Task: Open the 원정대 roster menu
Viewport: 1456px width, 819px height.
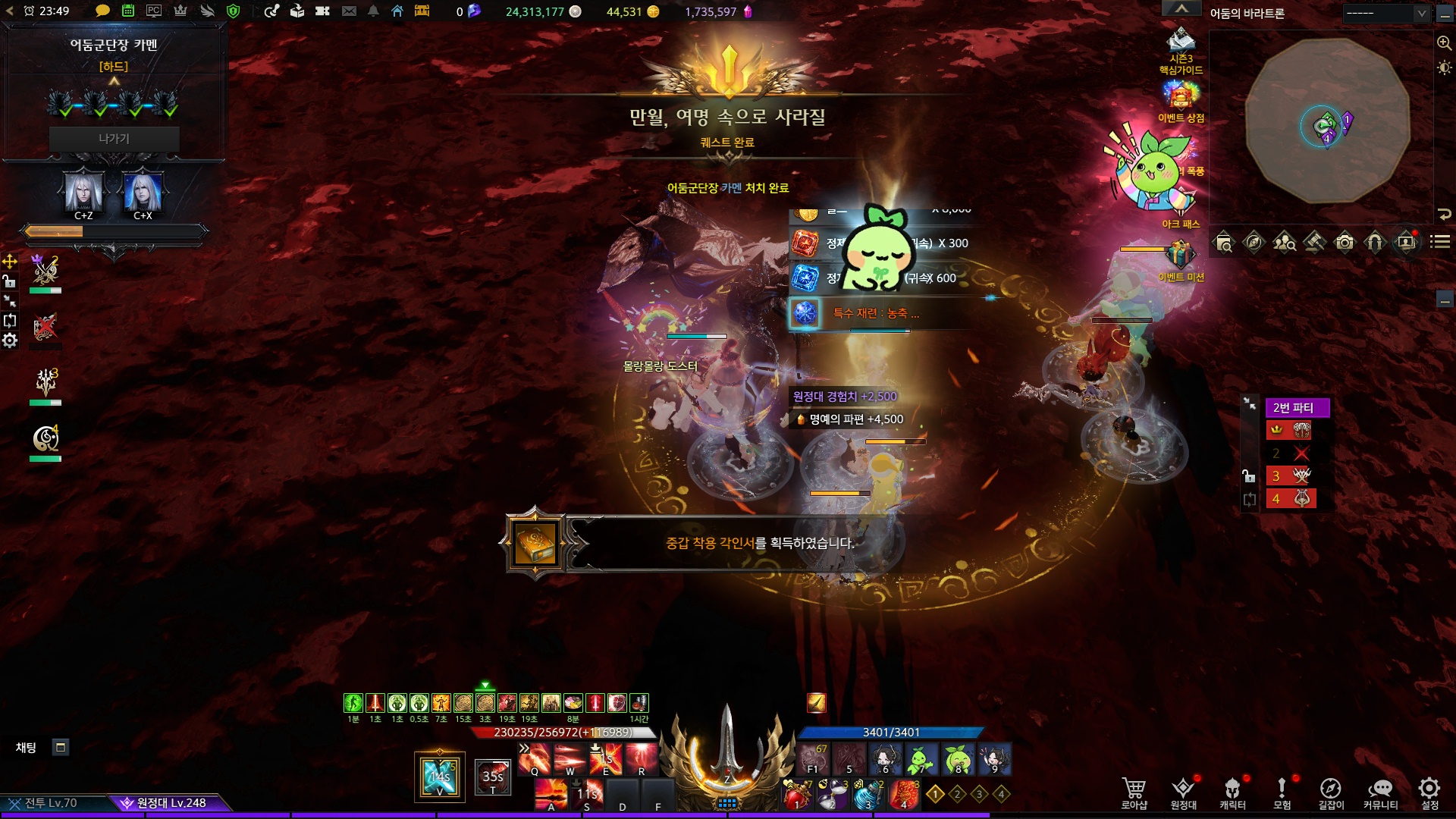Action: (x=1183, y=792)
